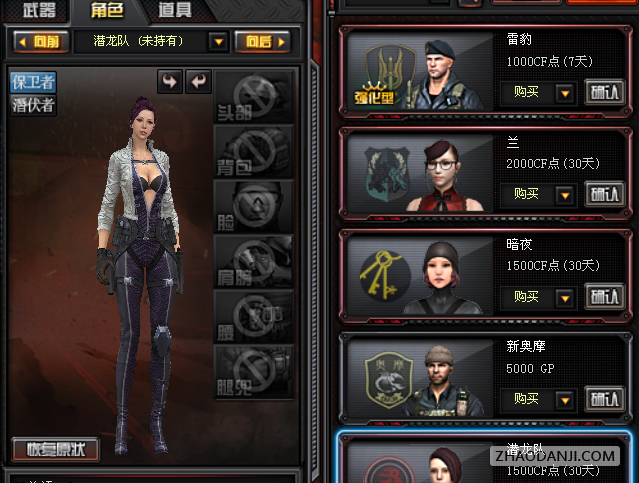Image resolution: width=639 pixels, height=483 pixels.
Task: Click 恢复原状 to reset the preview
Action: (x=56, y=449)
